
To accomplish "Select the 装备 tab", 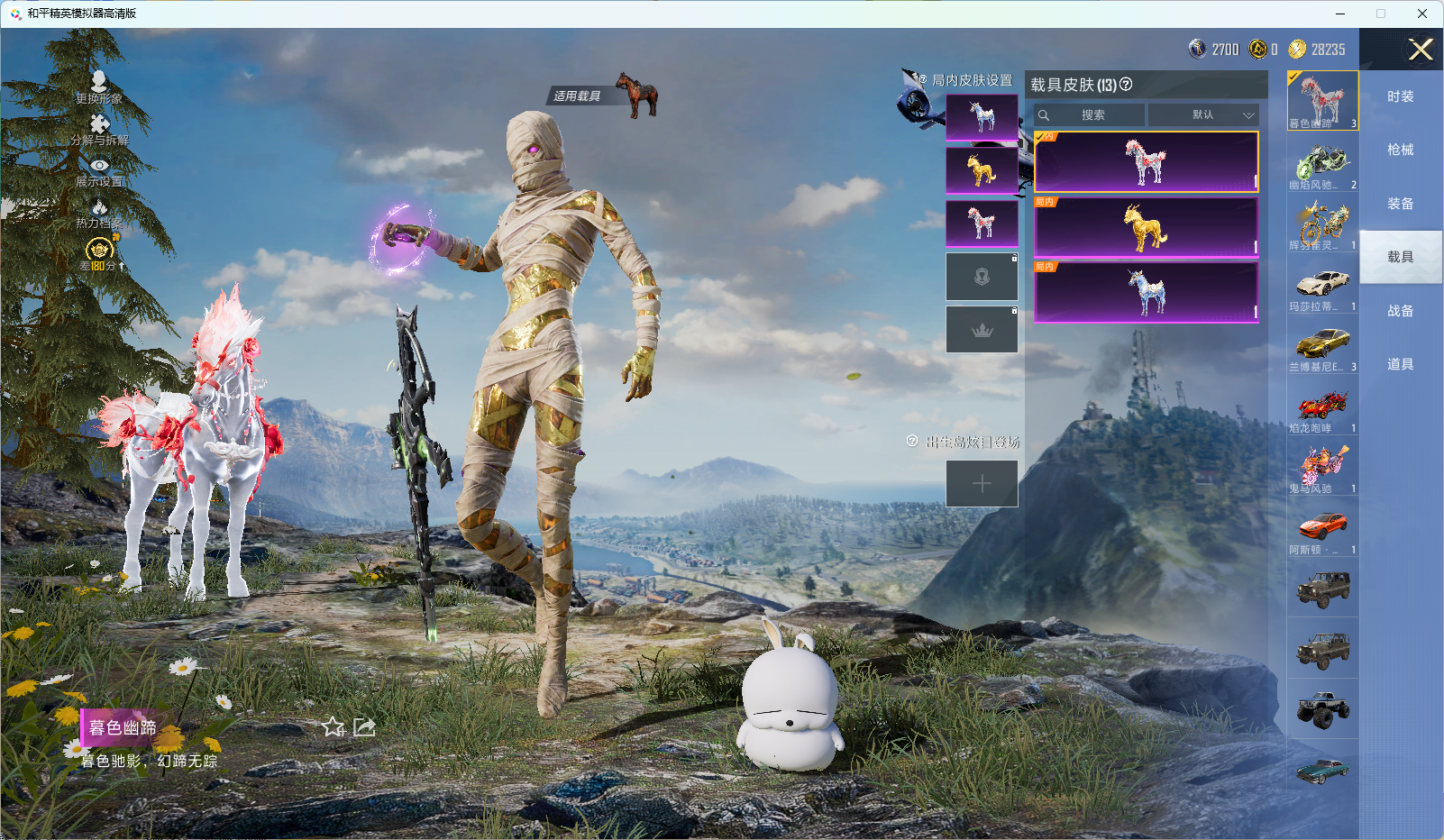I will 1400,204.
